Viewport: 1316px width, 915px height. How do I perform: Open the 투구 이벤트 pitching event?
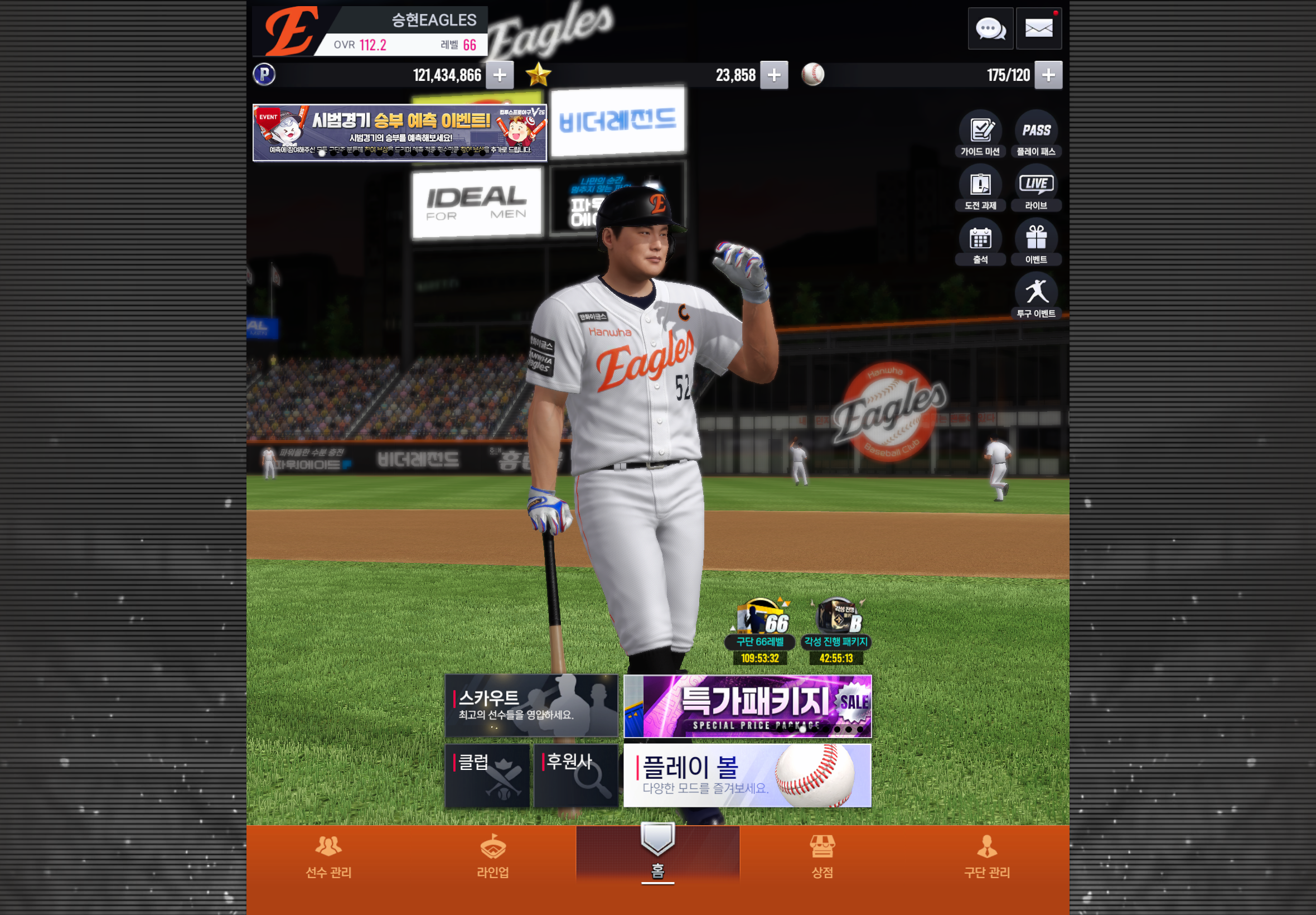(1036, 296)
